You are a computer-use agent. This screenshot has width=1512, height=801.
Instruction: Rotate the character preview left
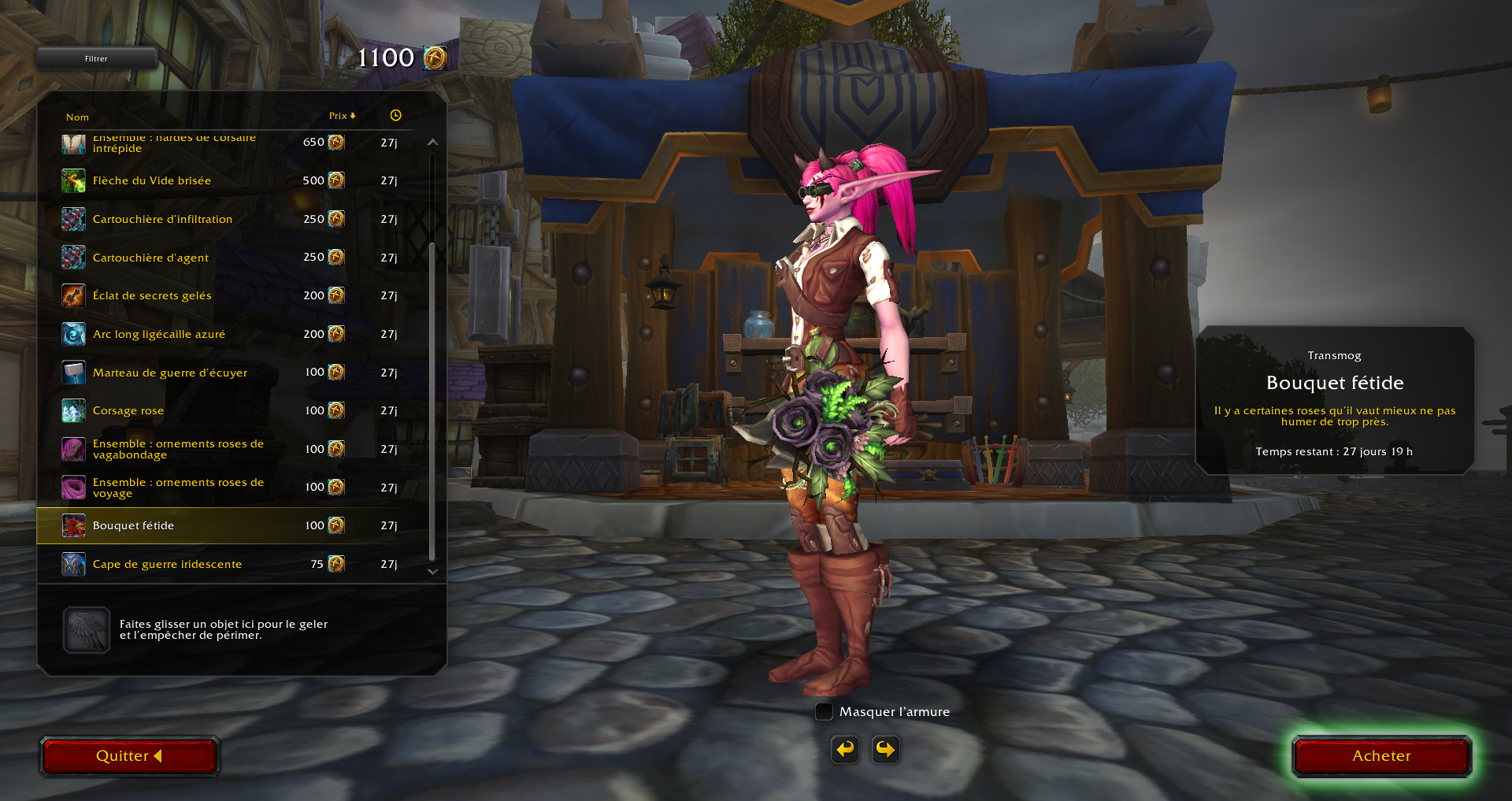[x=845, y=749]
